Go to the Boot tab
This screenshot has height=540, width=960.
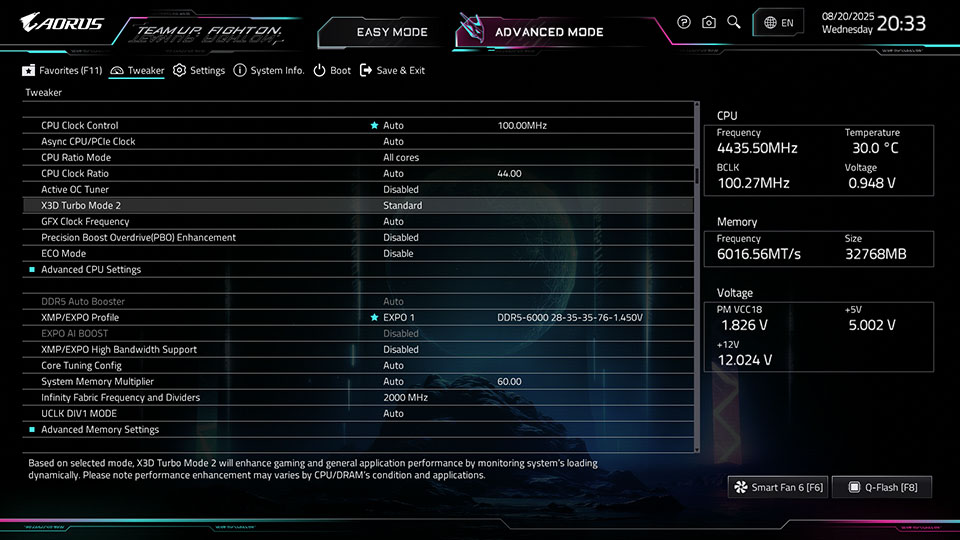click(332, 71)
